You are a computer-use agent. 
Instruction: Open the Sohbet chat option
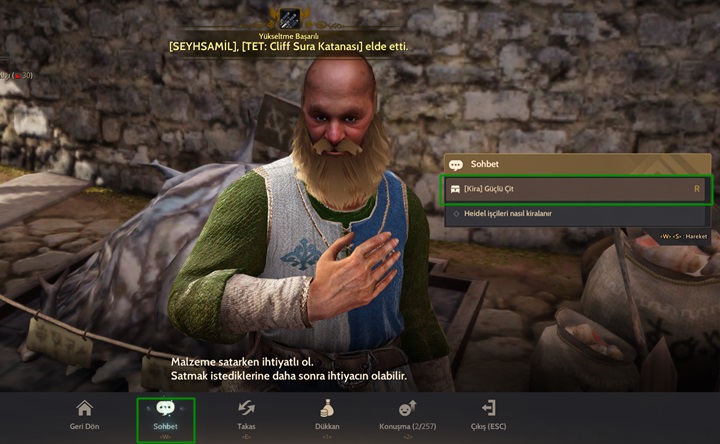[x=165, y=416]
